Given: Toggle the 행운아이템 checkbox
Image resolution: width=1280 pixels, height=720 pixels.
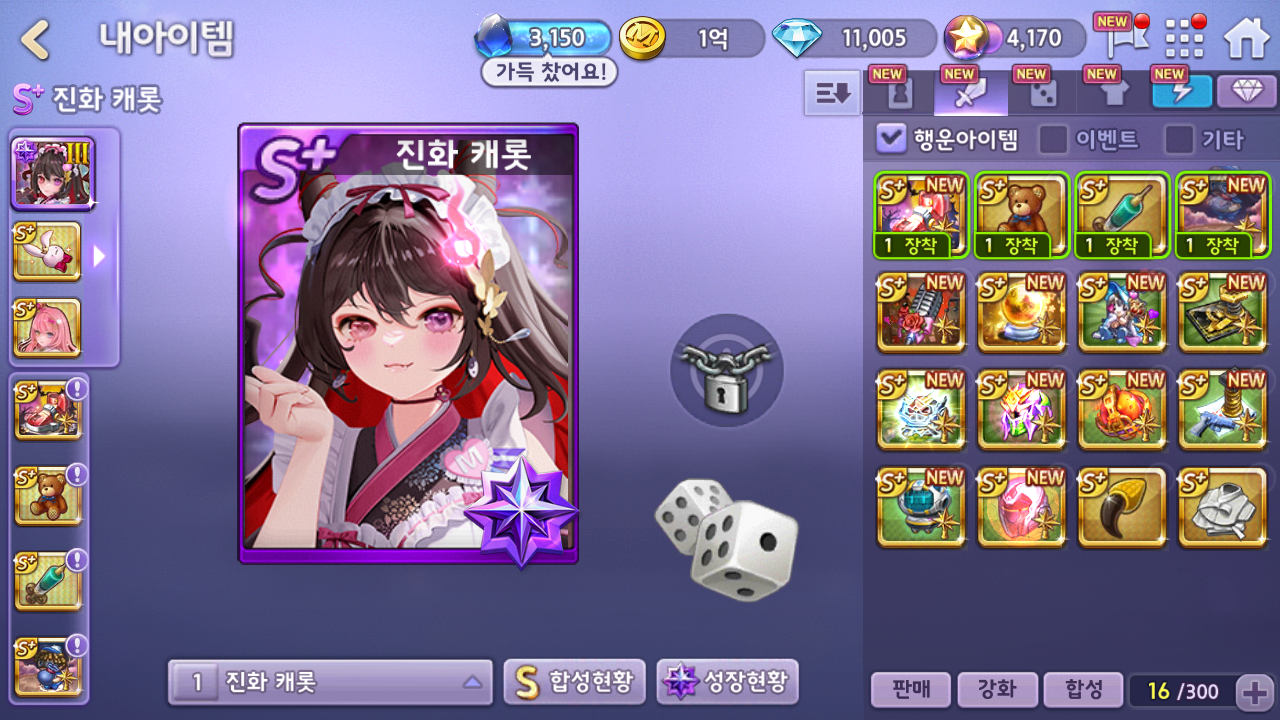Looking at the screenshot, I should (x=891, y=139).
